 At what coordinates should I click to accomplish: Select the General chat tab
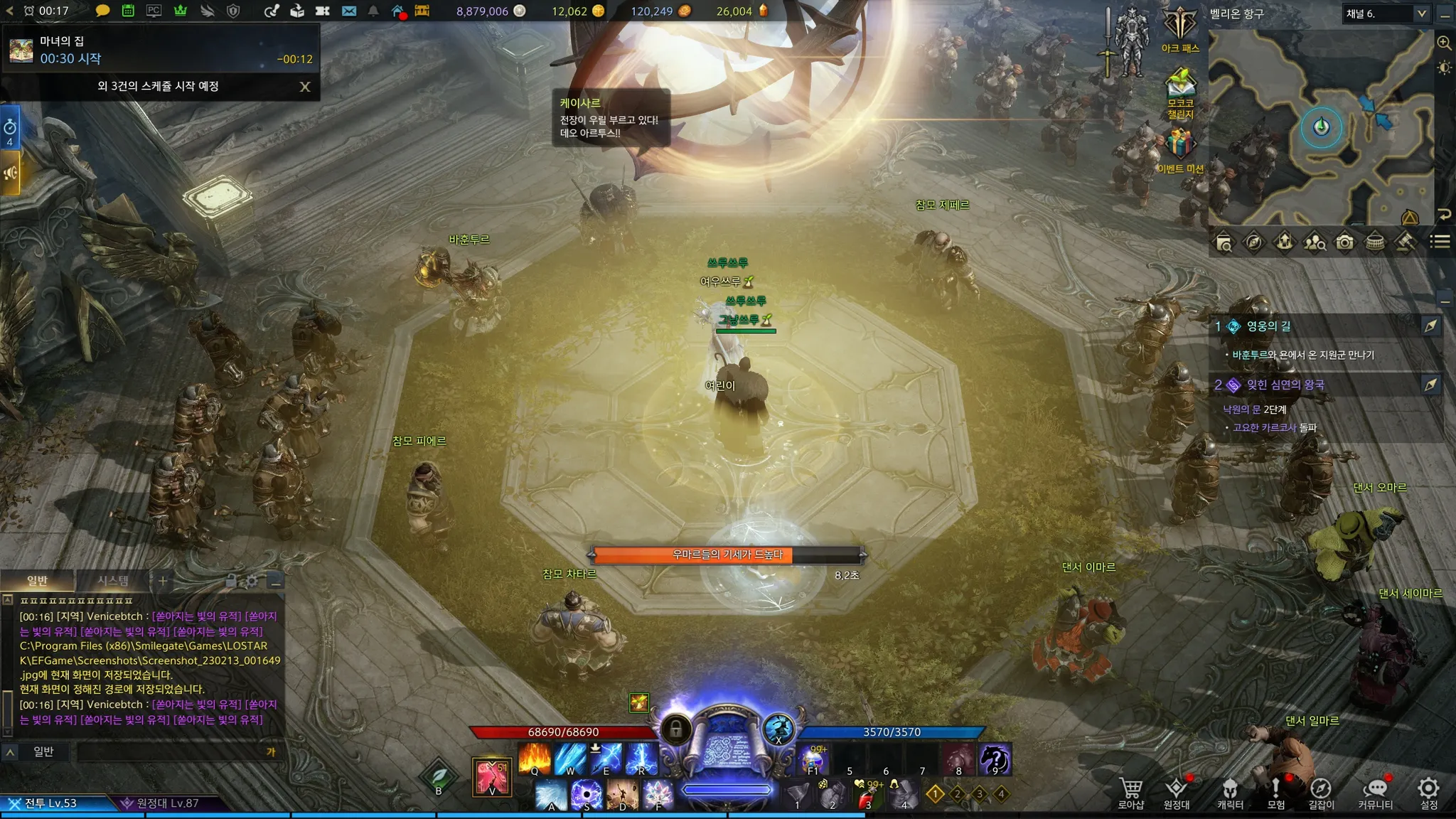(x=37, y=581)
